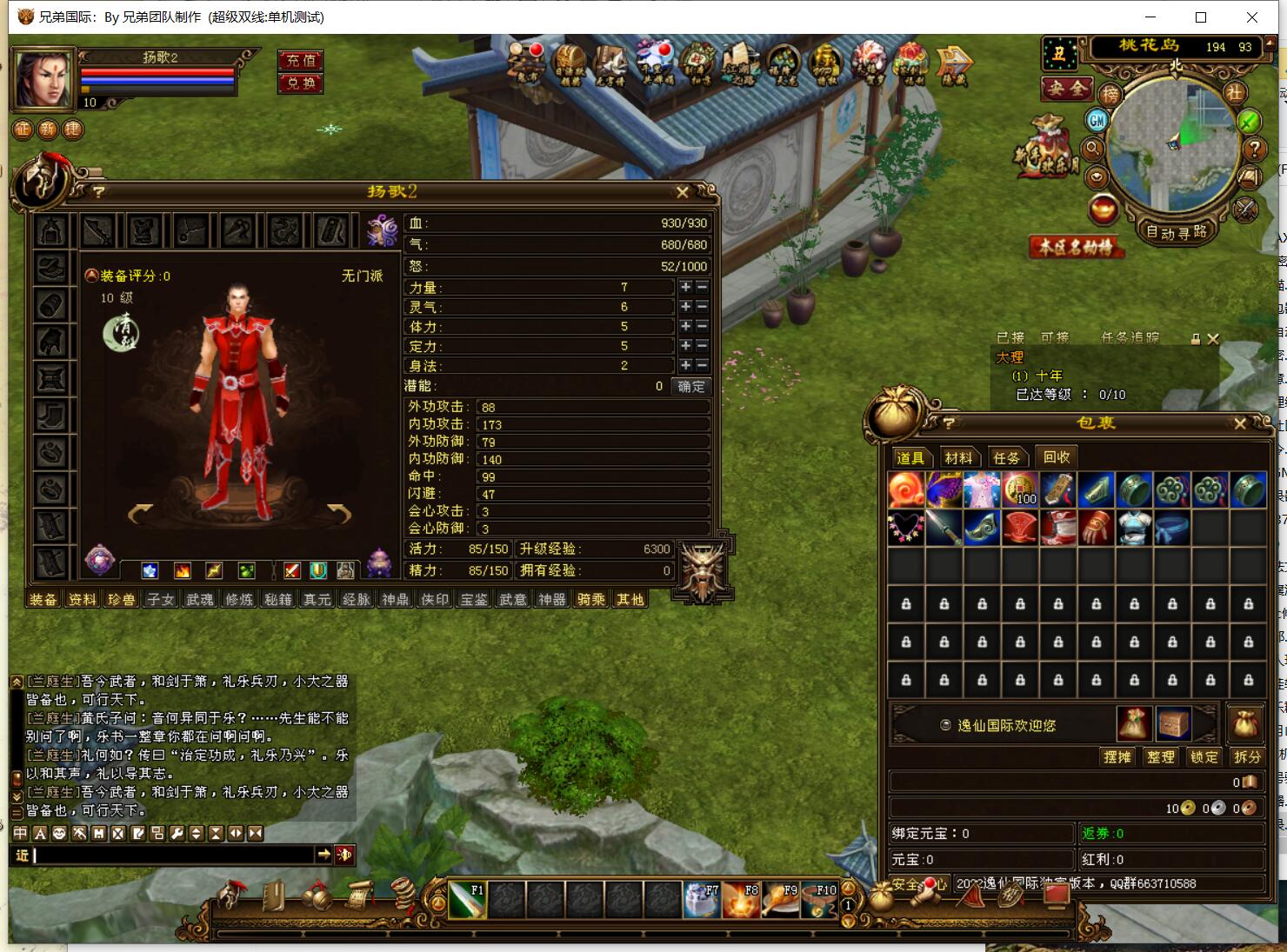This screenshot has width=1287, height=952.
Task: Click the 锁定 lock button
Action: tap(1204, 756)
